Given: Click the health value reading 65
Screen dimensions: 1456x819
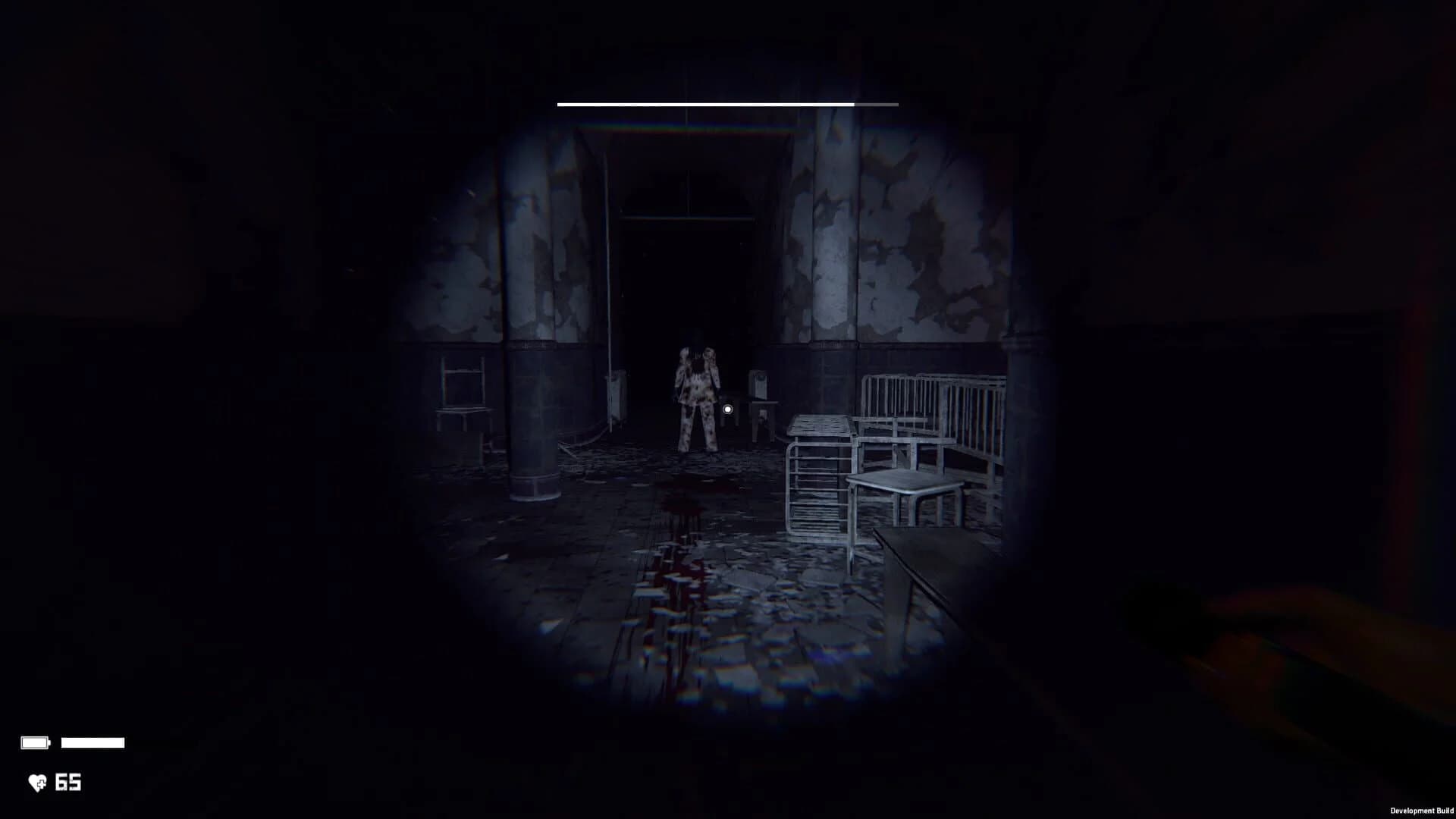Looking at the screenshot, I should pos(68,783).
